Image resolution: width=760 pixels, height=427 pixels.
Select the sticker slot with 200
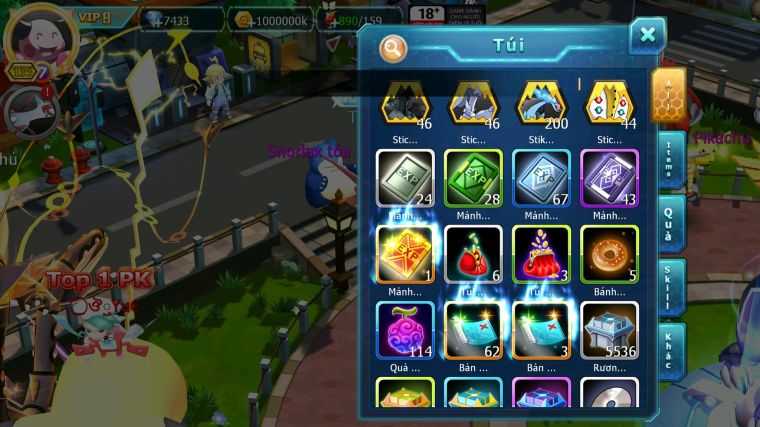point(541,103)
